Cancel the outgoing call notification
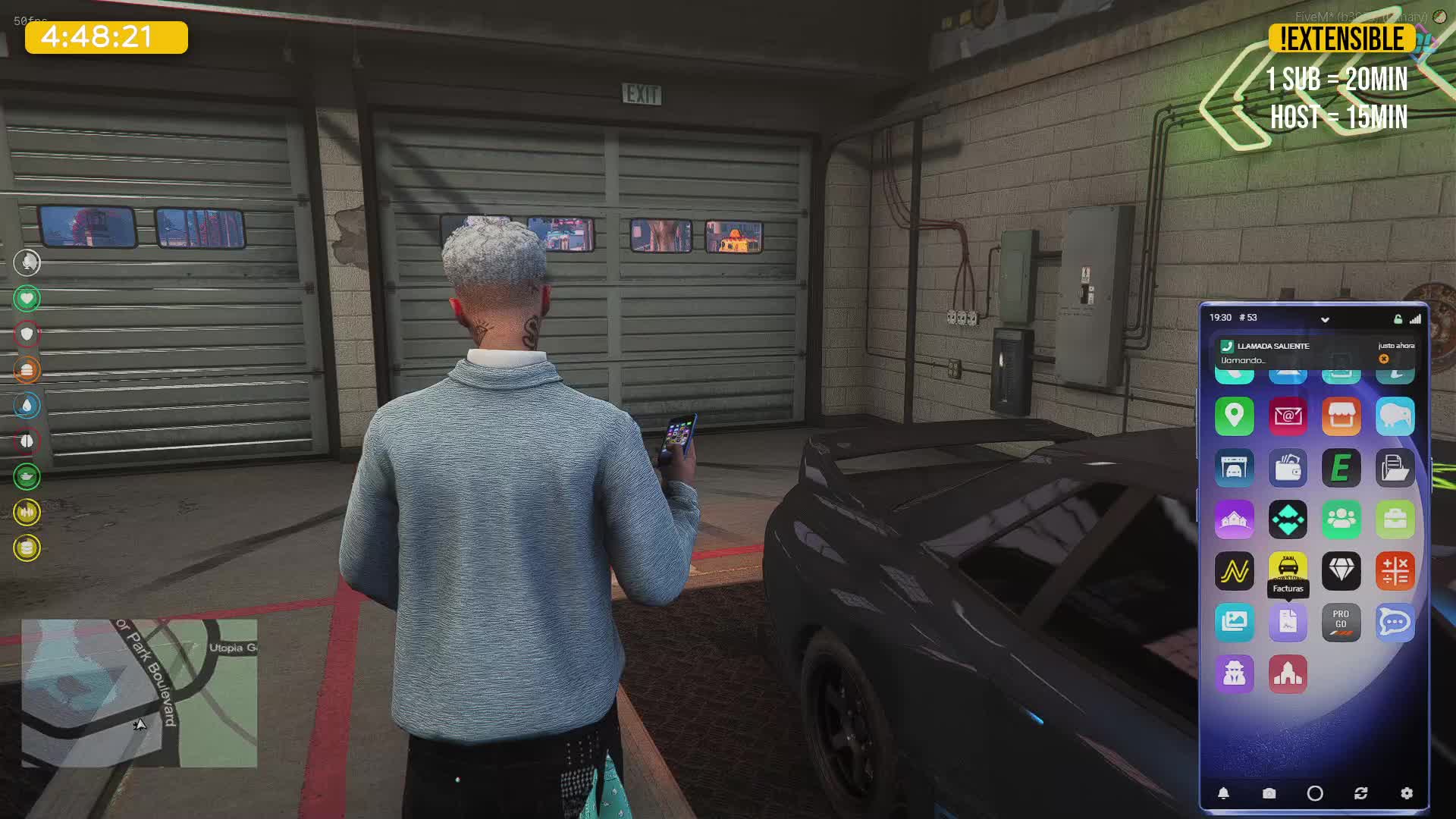The image size is (1456, 819). [1384, 359]
